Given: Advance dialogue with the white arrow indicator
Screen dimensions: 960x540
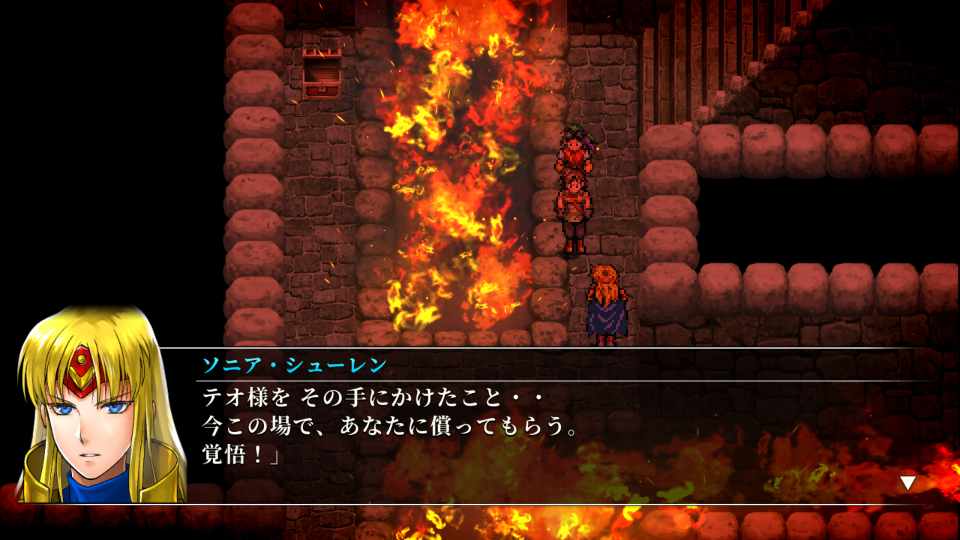Looking at the screenshot, I should tap(907, 483).
